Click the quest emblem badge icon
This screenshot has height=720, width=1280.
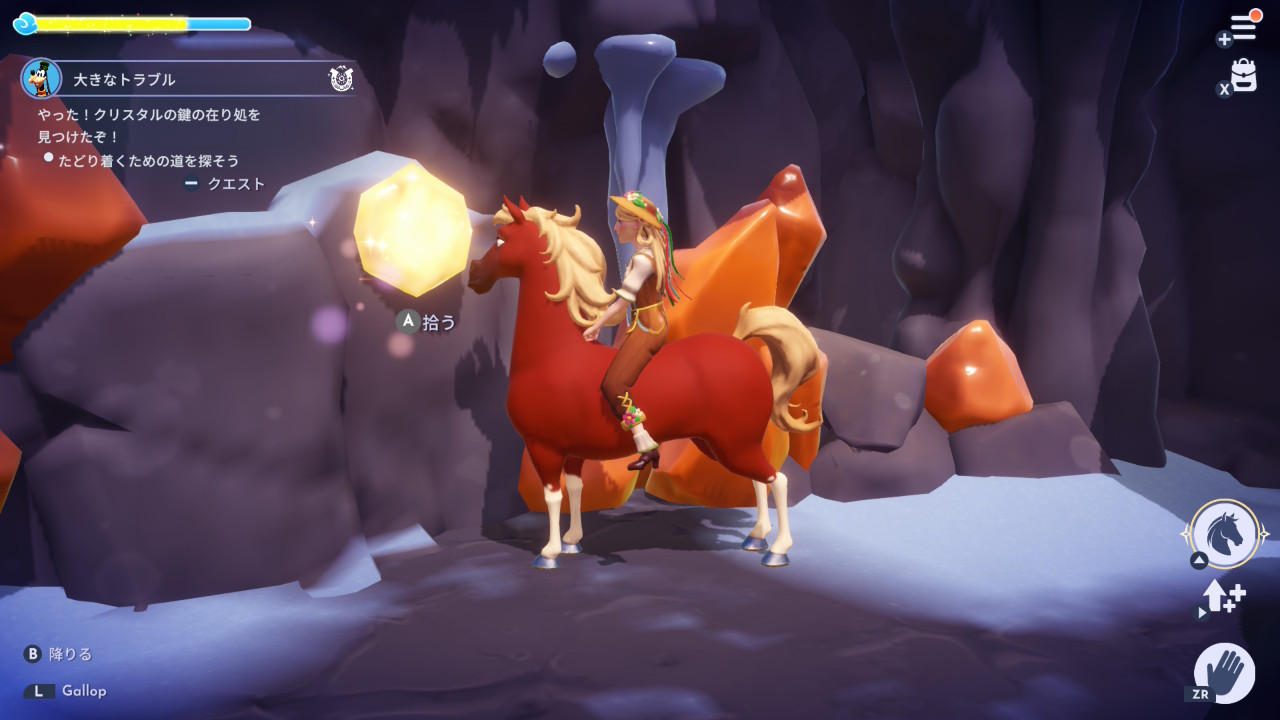click(x=340, y=79)
